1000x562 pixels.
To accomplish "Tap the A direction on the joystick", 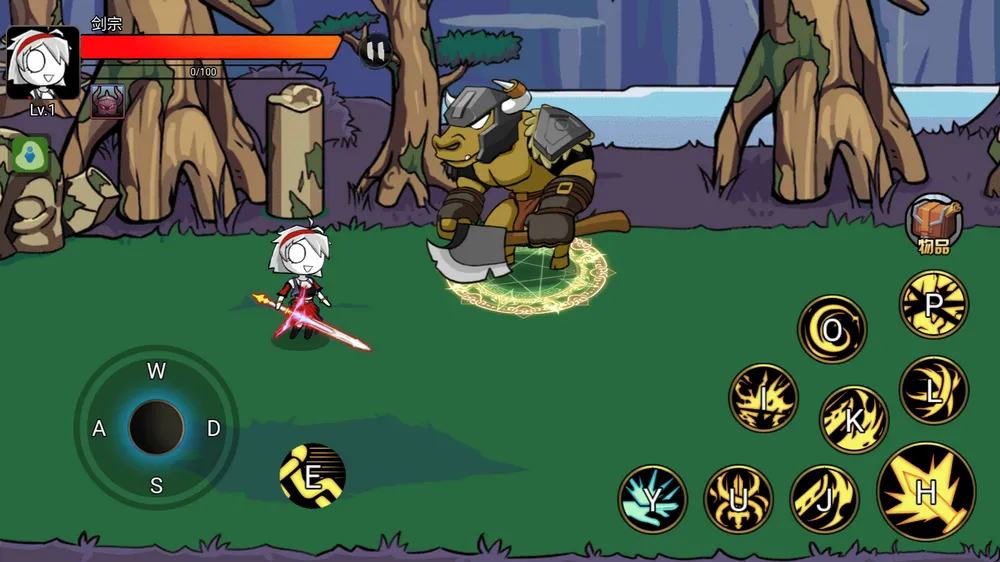I will pyautogui.click(x=99, y=429).
